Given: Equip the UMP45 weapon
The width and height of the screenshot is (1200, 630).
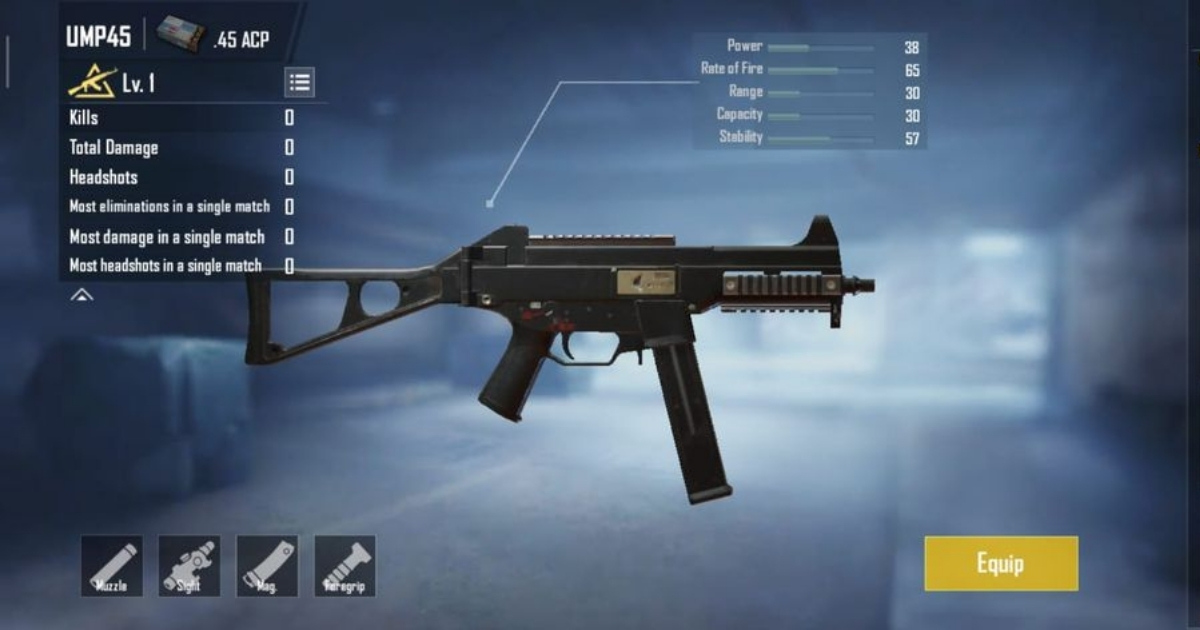Looking at the screenshot, I should pyautogui.click(x=1001, y=563).
